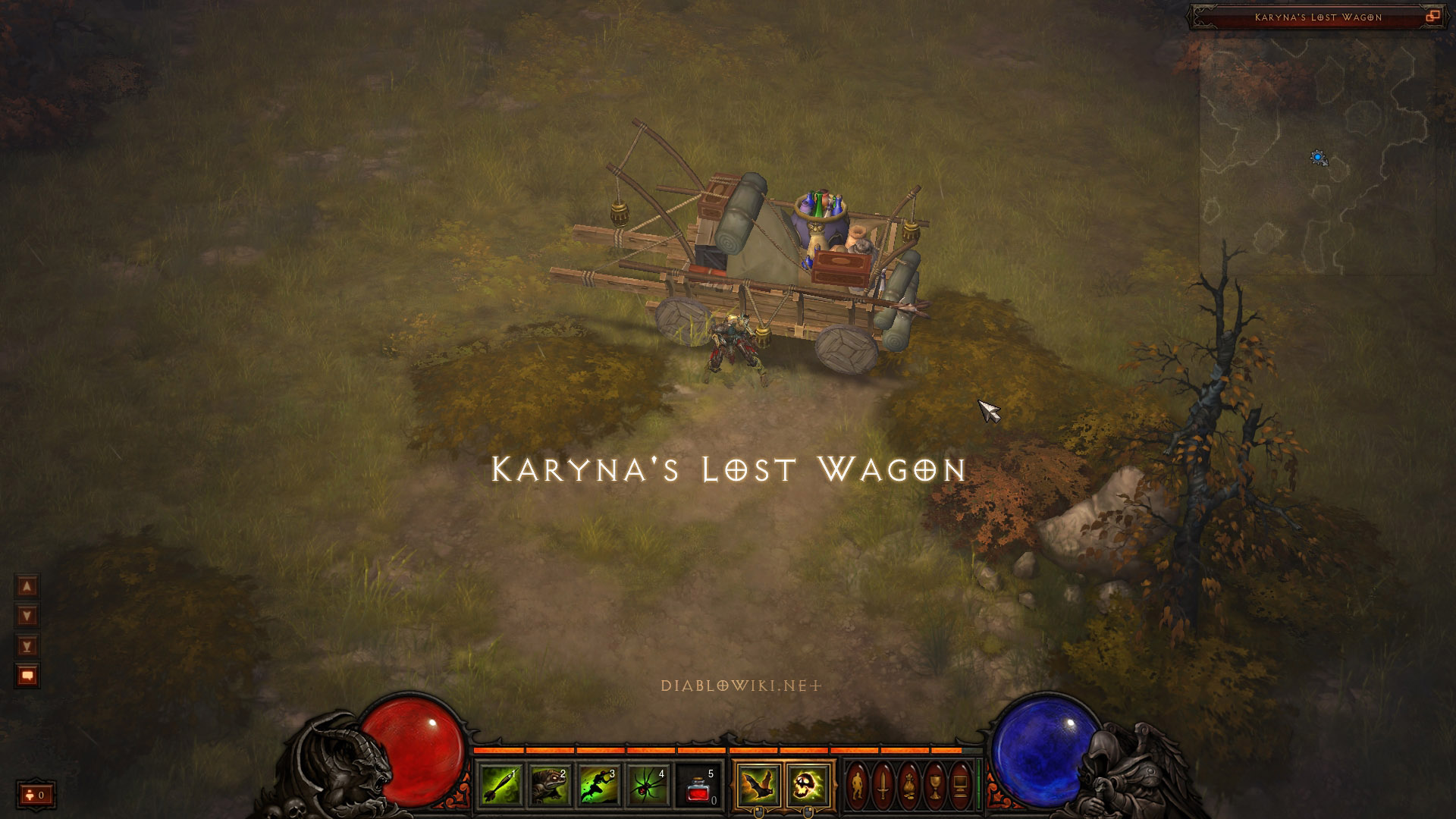1456x819 pixels.
Task: Open the social friends button showing 0
Action: (36, 795)
